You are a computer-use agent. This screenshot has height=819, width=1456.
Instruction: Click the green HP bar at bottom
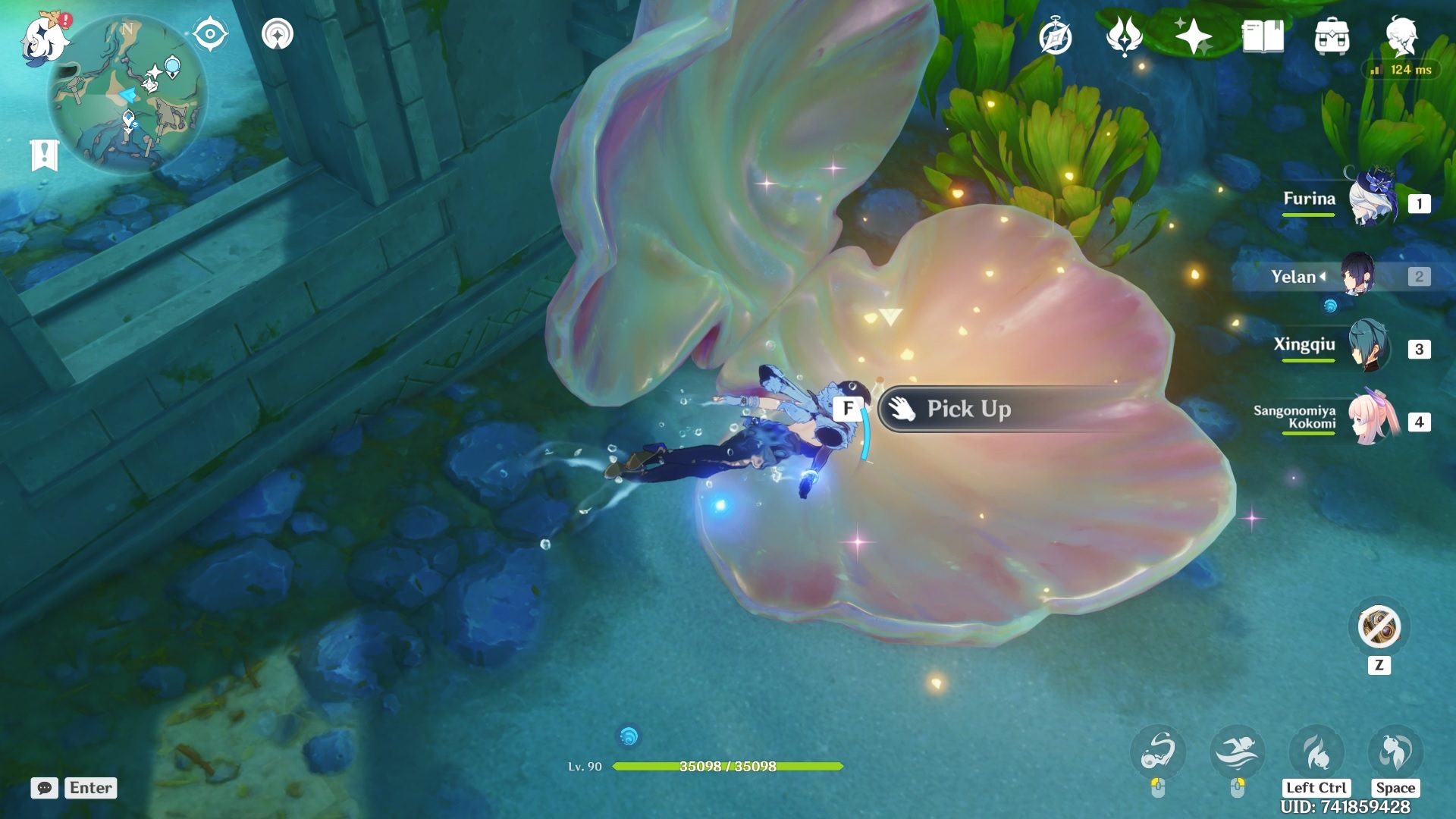coord(728,766)
